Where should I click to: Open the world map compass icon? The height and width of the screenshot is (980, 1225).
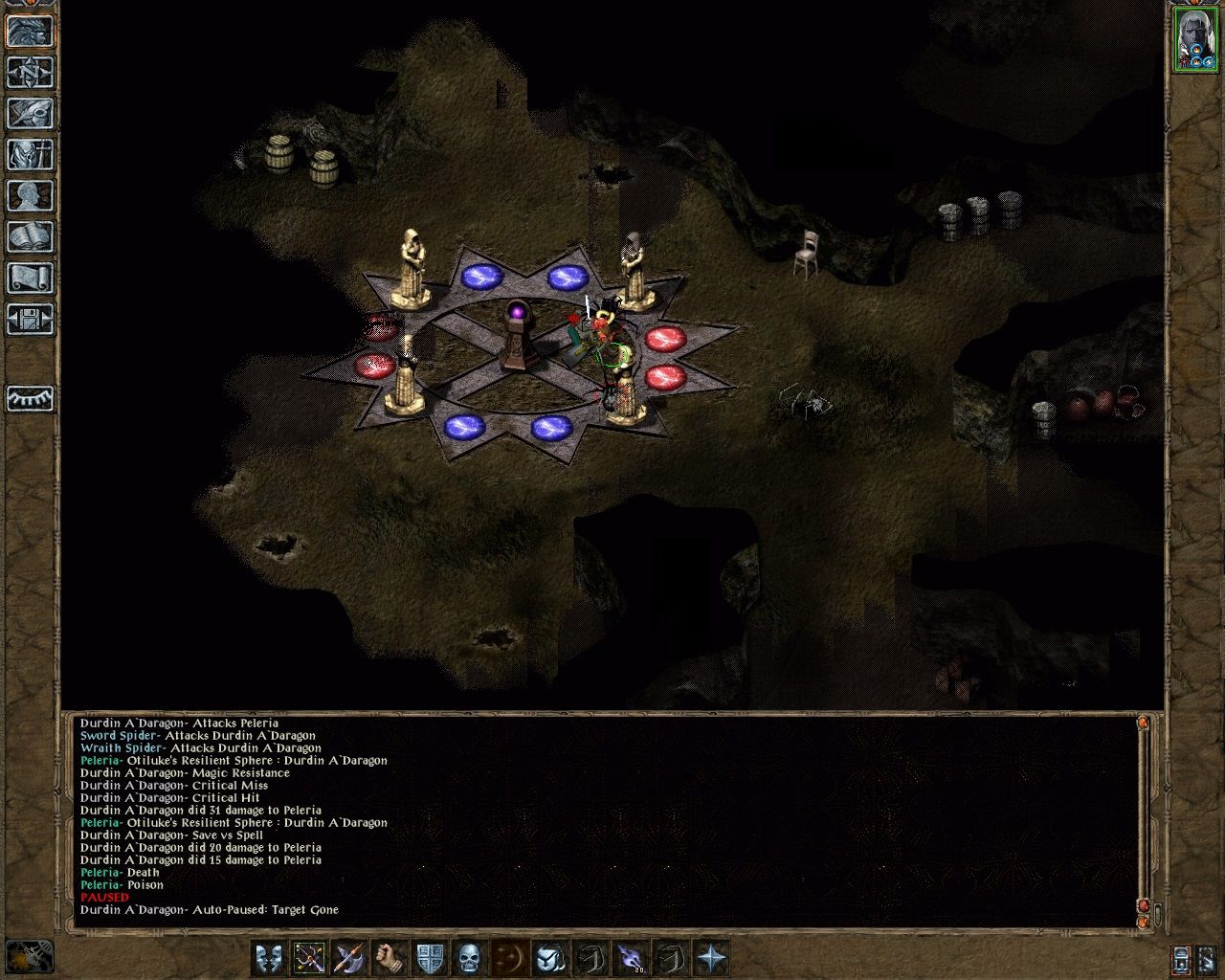click(29, 72)
